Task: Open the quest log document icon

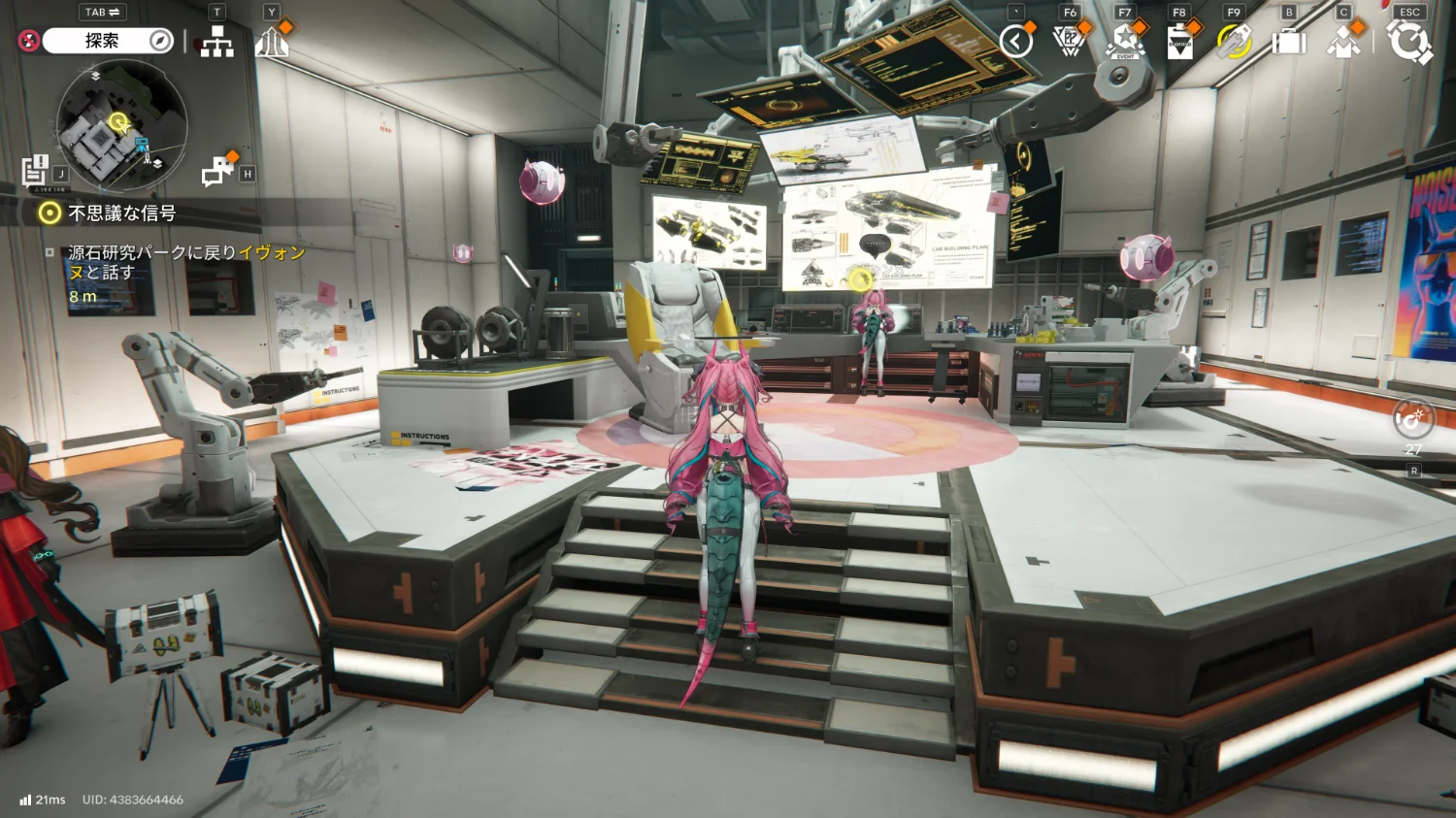Action: [35, 170]
